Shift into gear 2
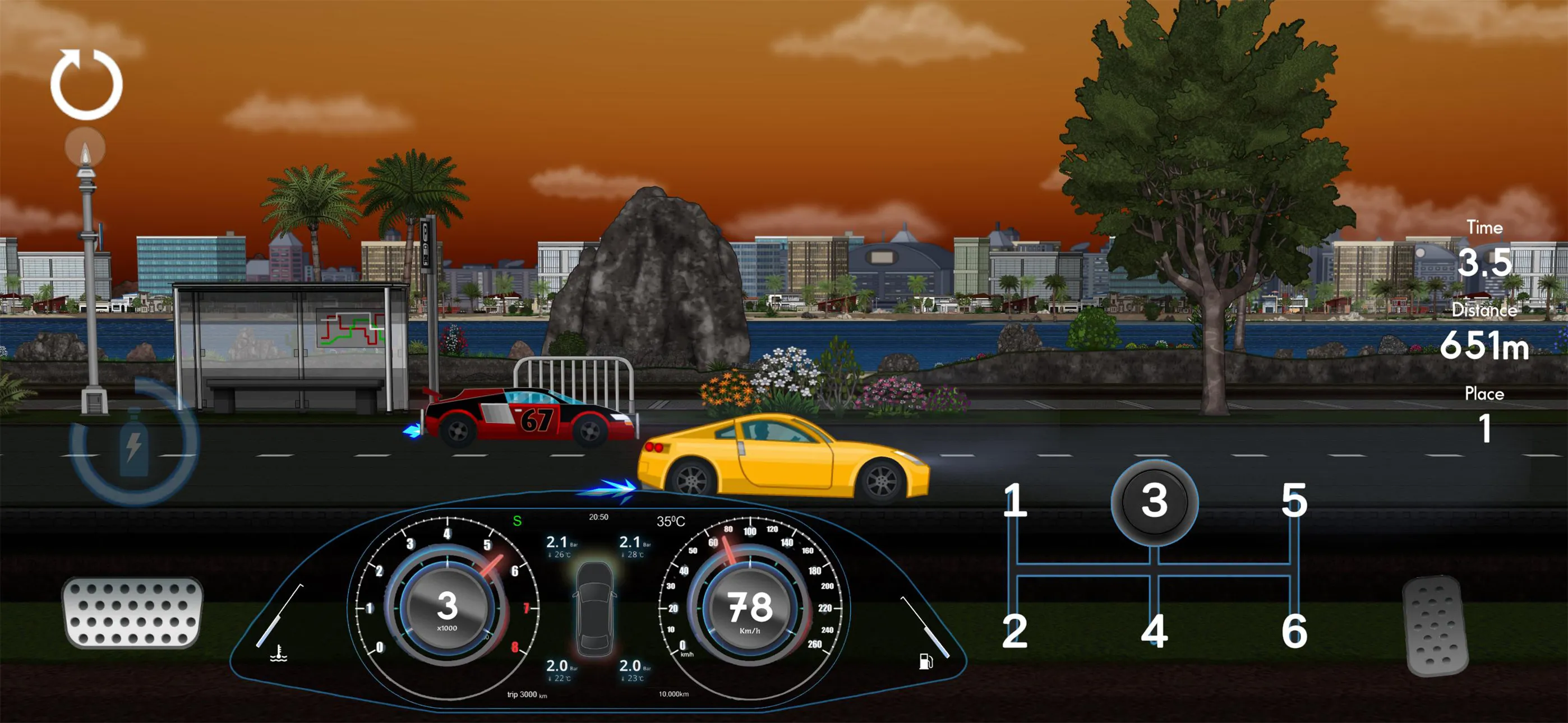This screenshot has width=1568, height=723. (x=1014, y=631)
